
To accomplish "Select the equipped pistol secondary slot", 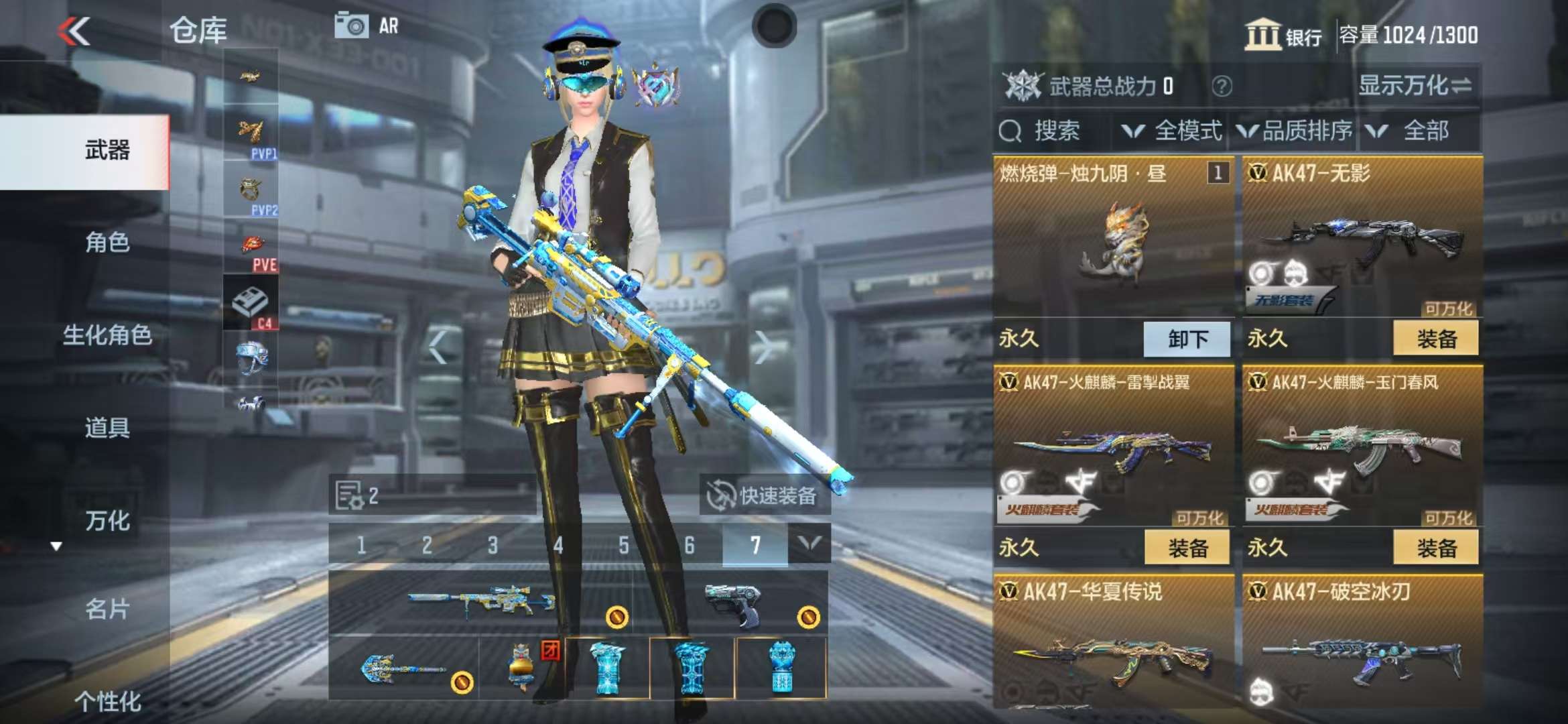I will pyautogui.click(x=734, y=602).
